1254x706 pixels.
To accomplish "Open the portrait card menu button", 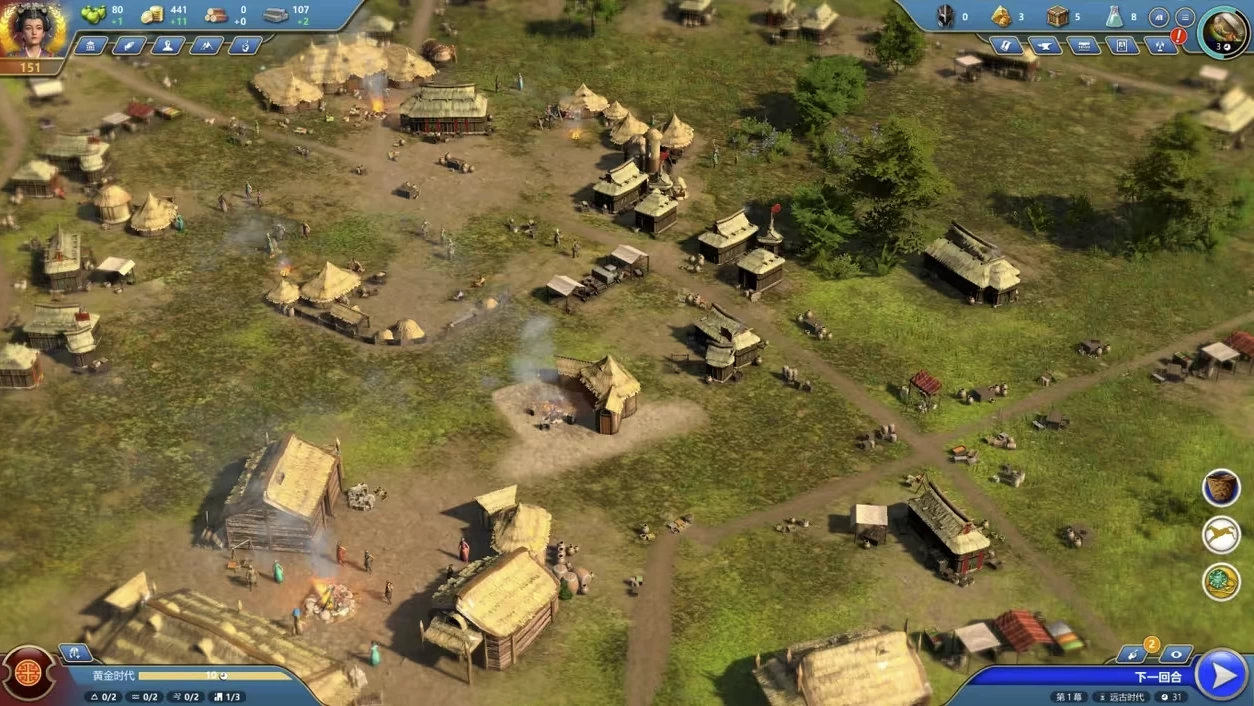I will [x=1122, y=46].
